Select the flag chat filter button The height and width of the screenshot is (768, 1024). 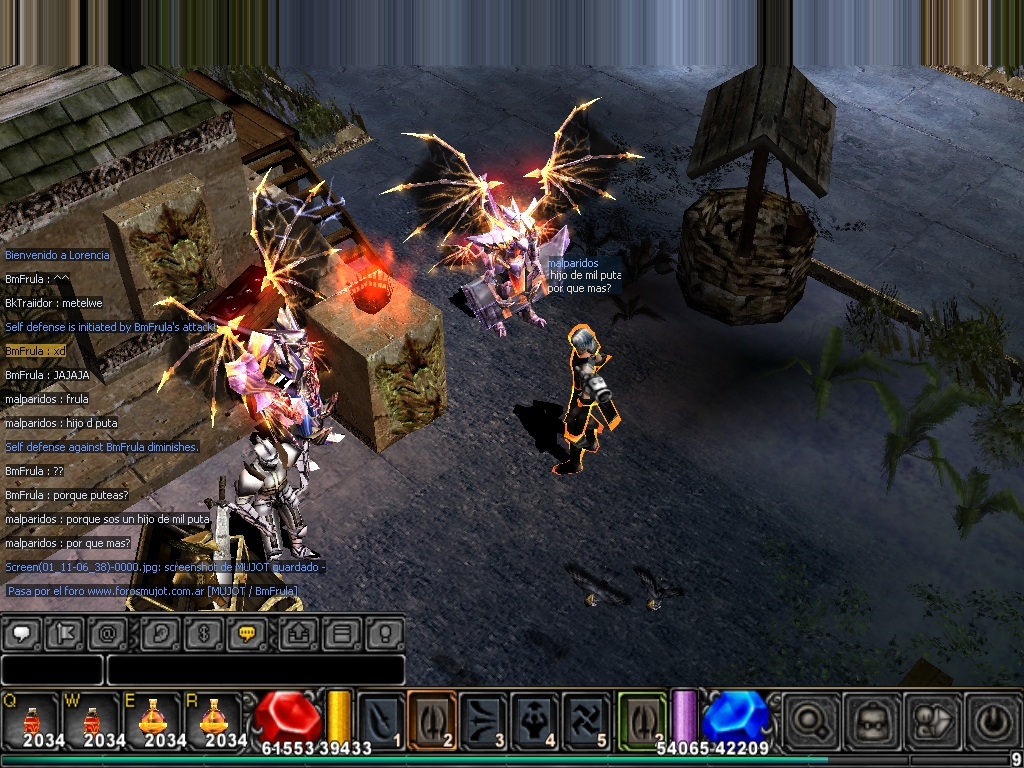tap(62, 633)
